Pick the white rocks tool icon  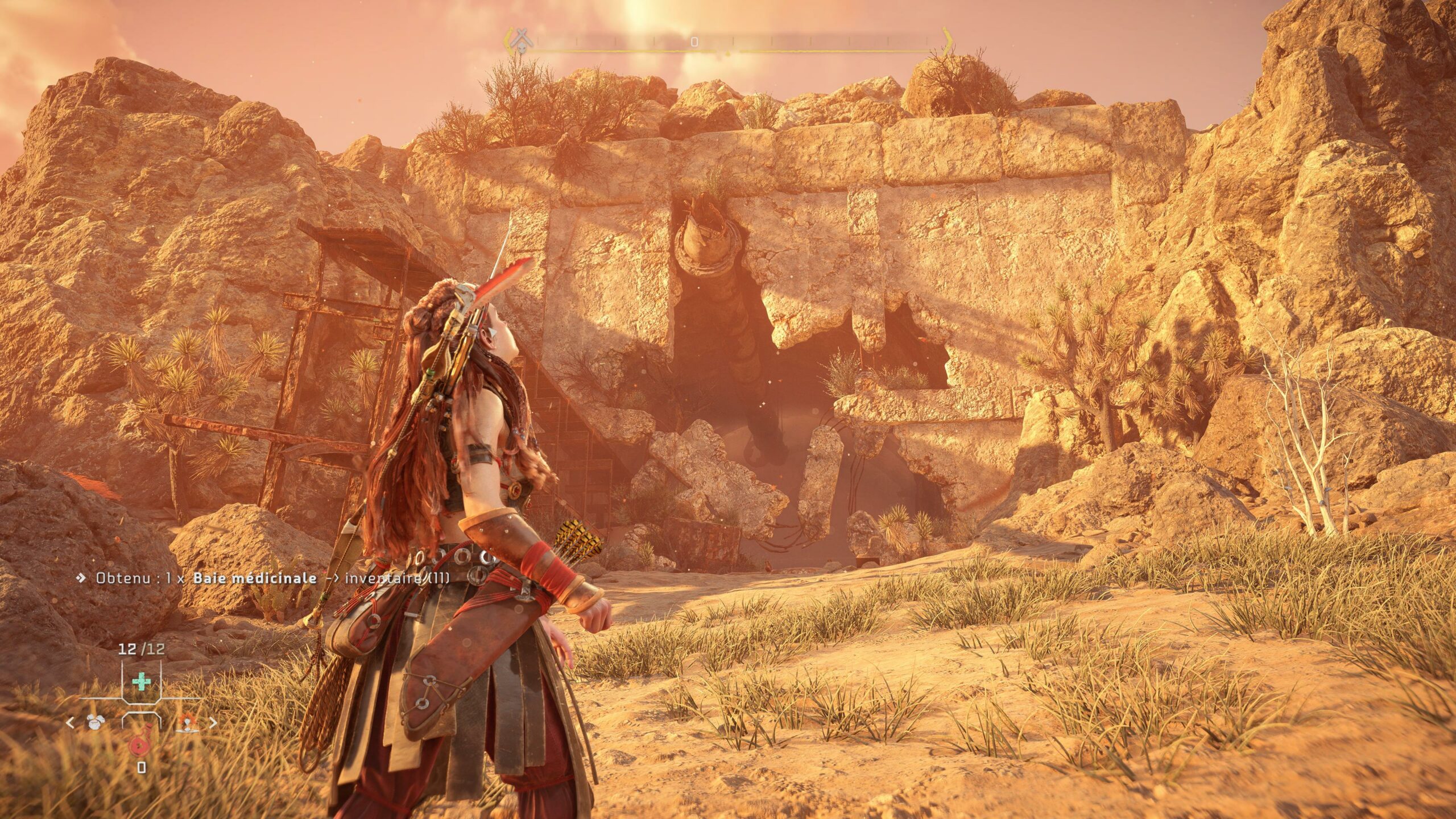tap(95, 722)
